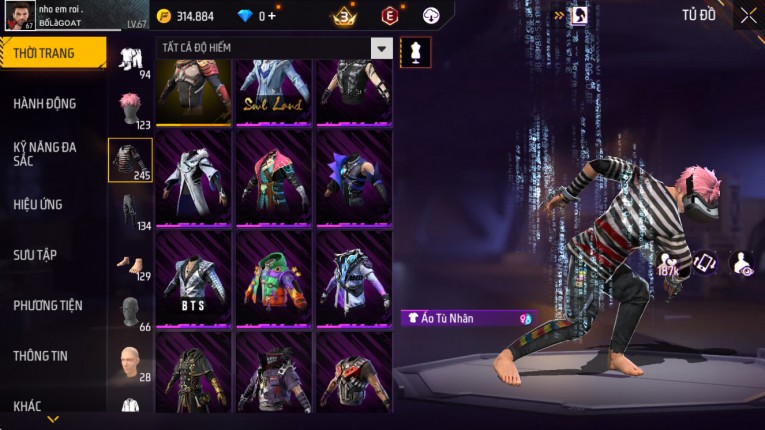The height and width of the screenshot is (430, 765).
Task: Pick the Soul Land jacket item
Action: tap(274, 91)
